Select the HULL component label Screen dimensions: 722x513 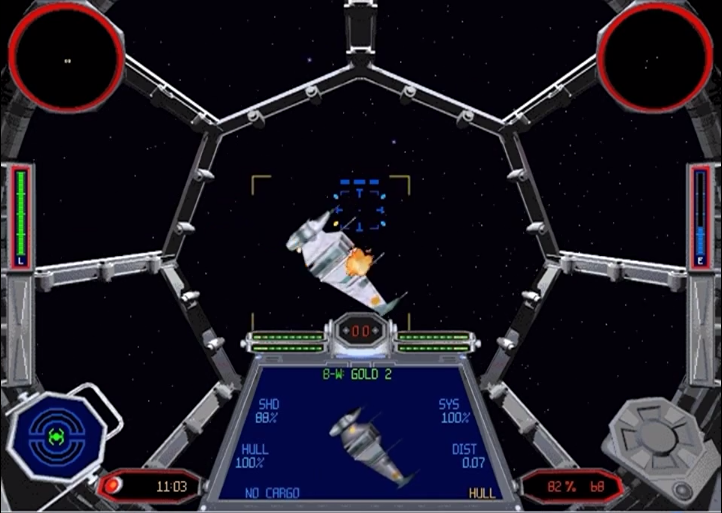(482, 493)
